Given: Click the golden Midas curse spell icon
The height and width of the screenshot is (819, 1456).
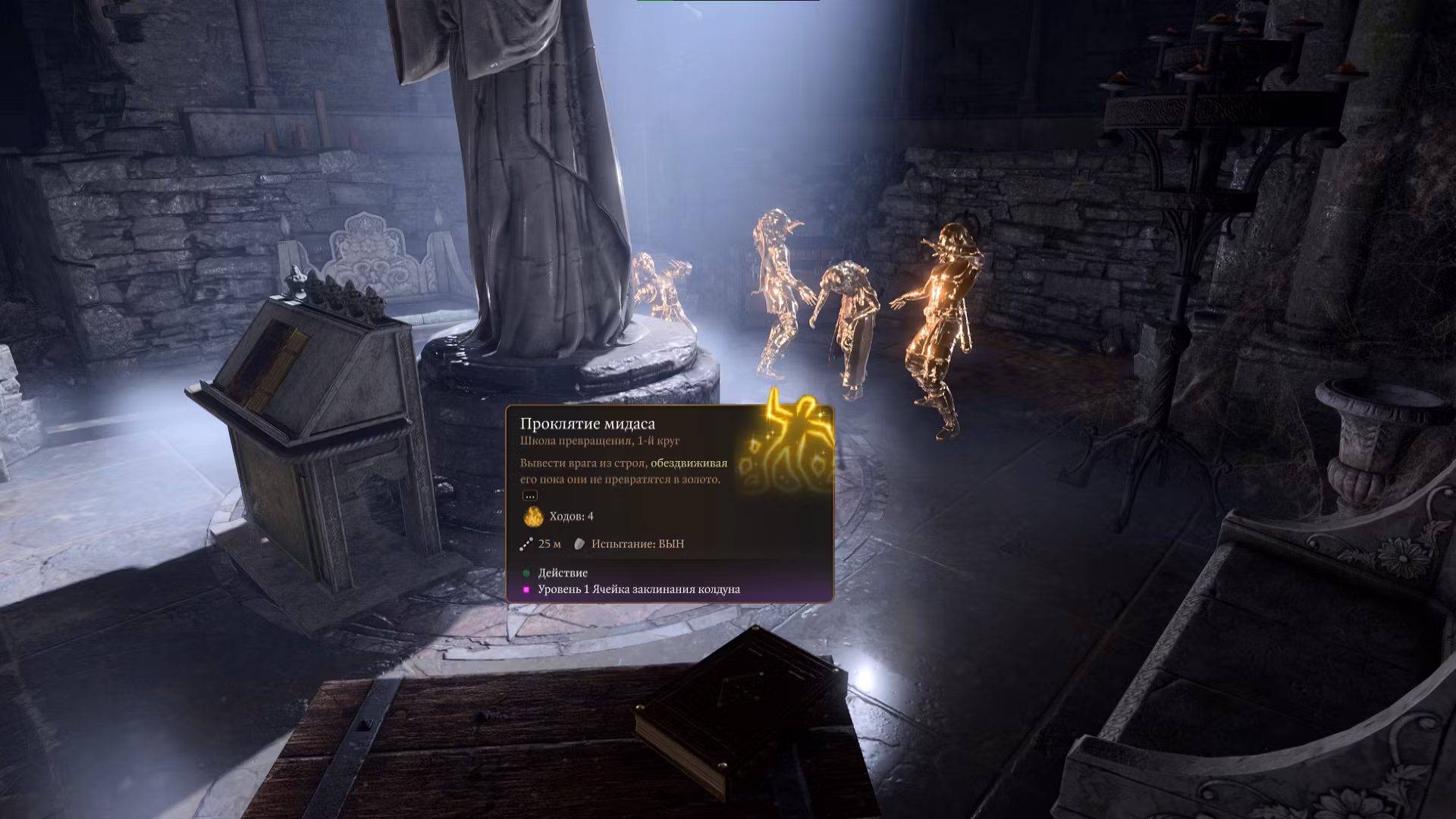Looking at the screenshot, I should (x=786, y=441).
